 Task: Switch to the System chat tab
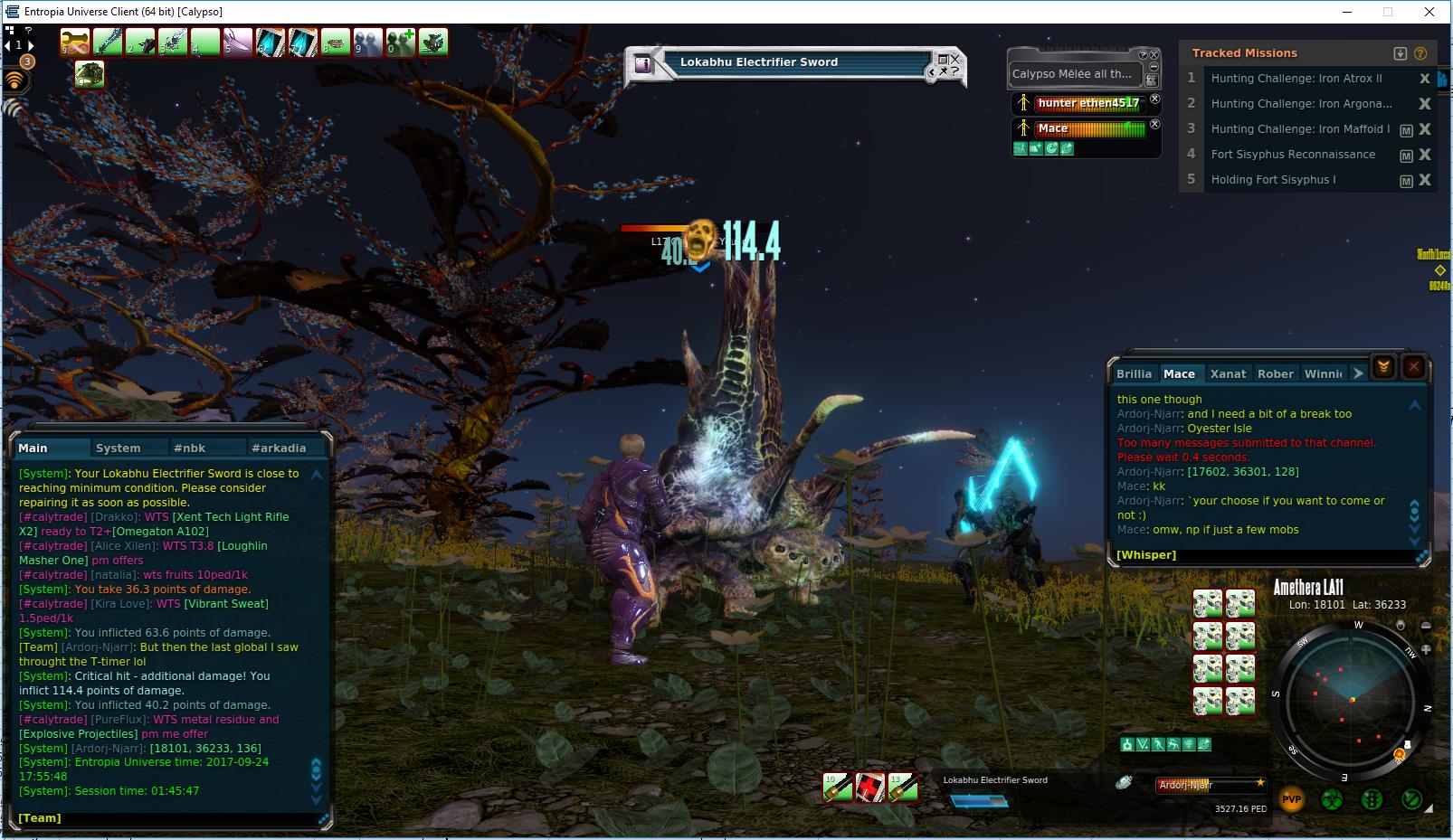tap(119, 448)
